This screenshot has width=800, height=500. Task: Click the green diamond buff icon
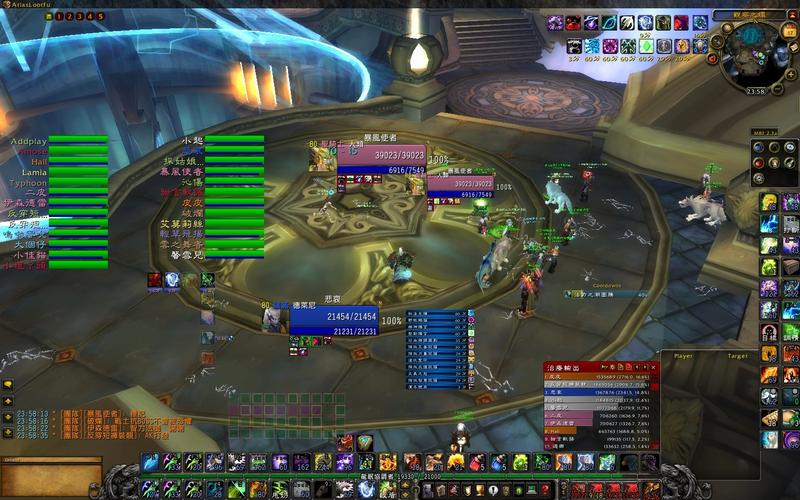[x=647, y=46]
